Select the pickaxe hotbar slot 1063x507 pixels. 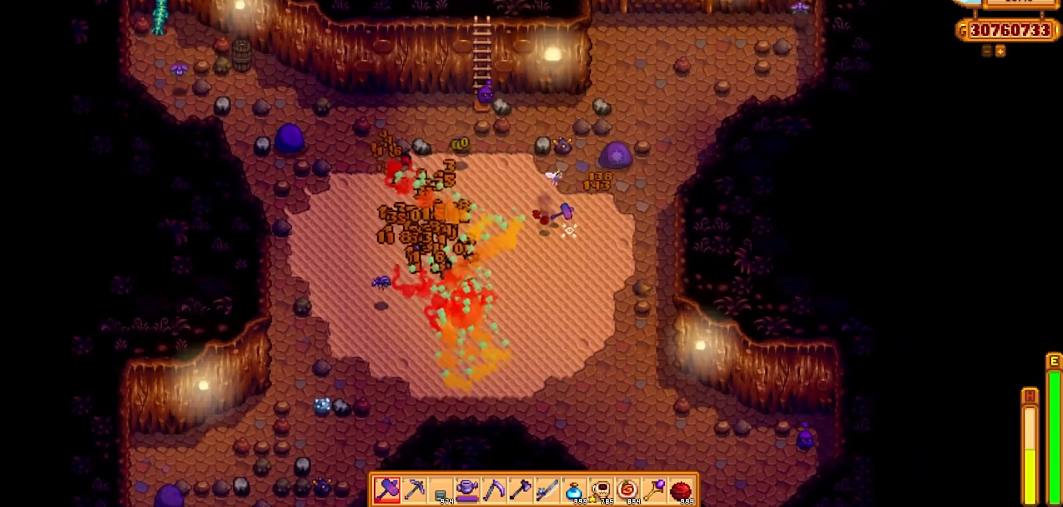point(415,490)
